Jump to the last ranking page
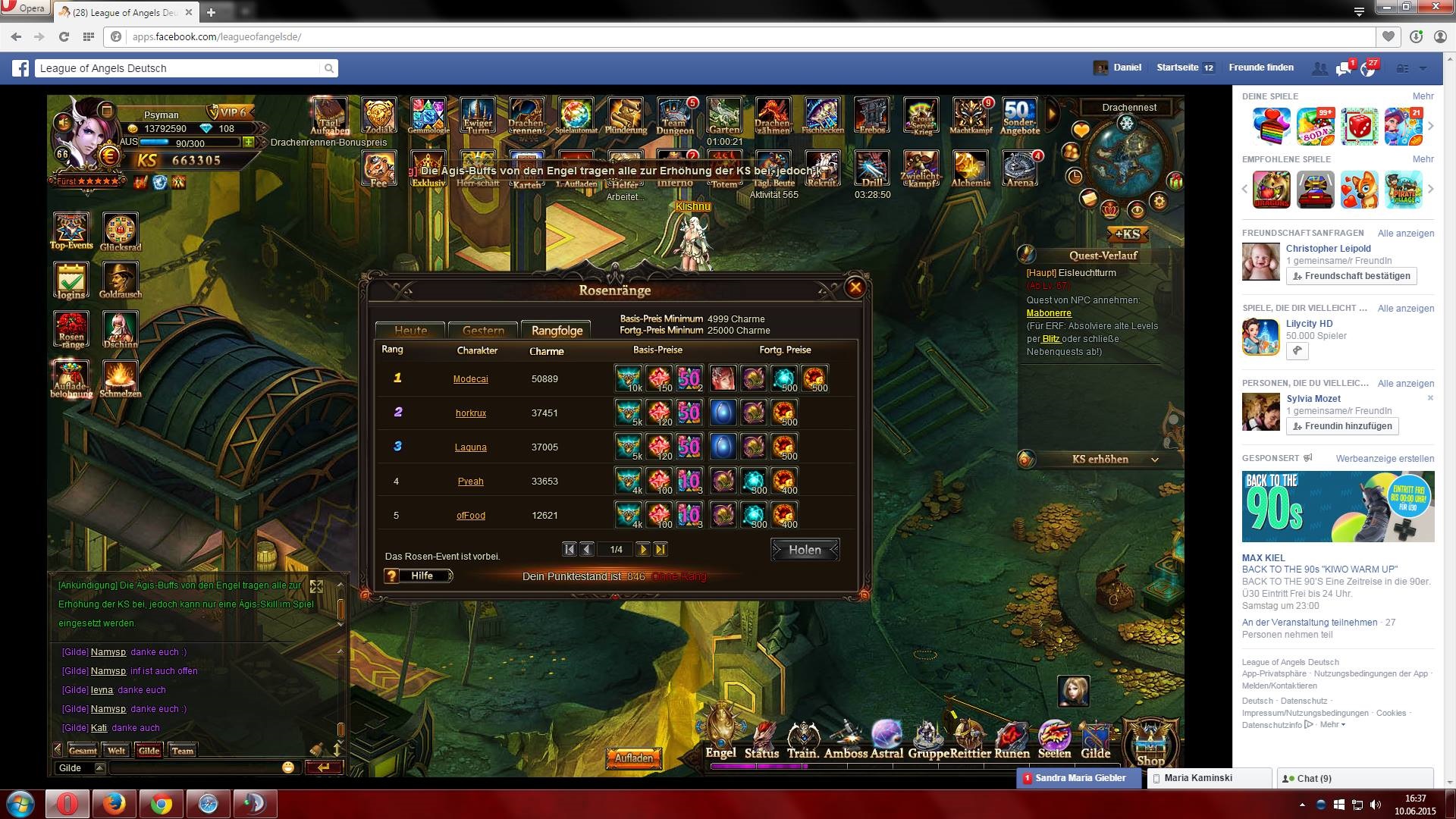The image size is (1456, 819). tap(661, 550)
